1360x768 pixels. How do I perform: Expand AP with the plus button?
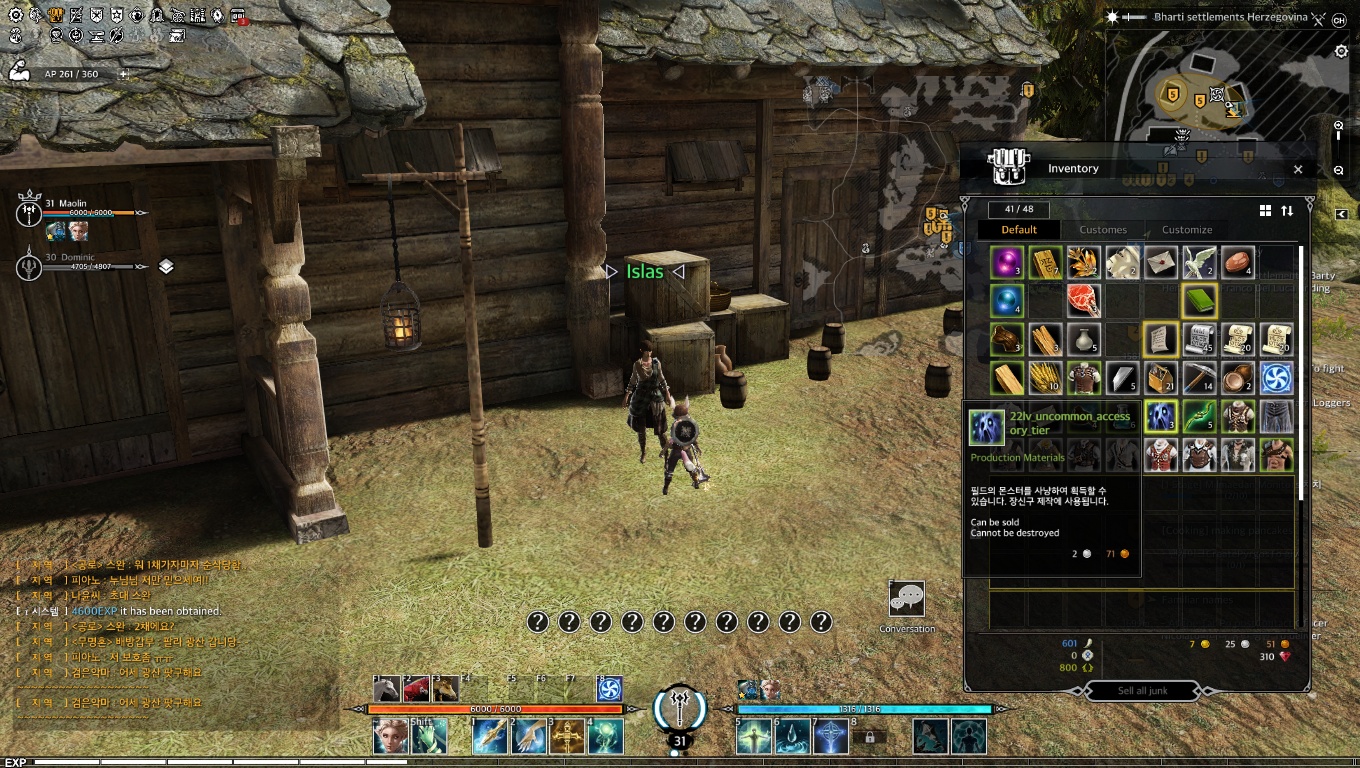[x=124, y=74]
